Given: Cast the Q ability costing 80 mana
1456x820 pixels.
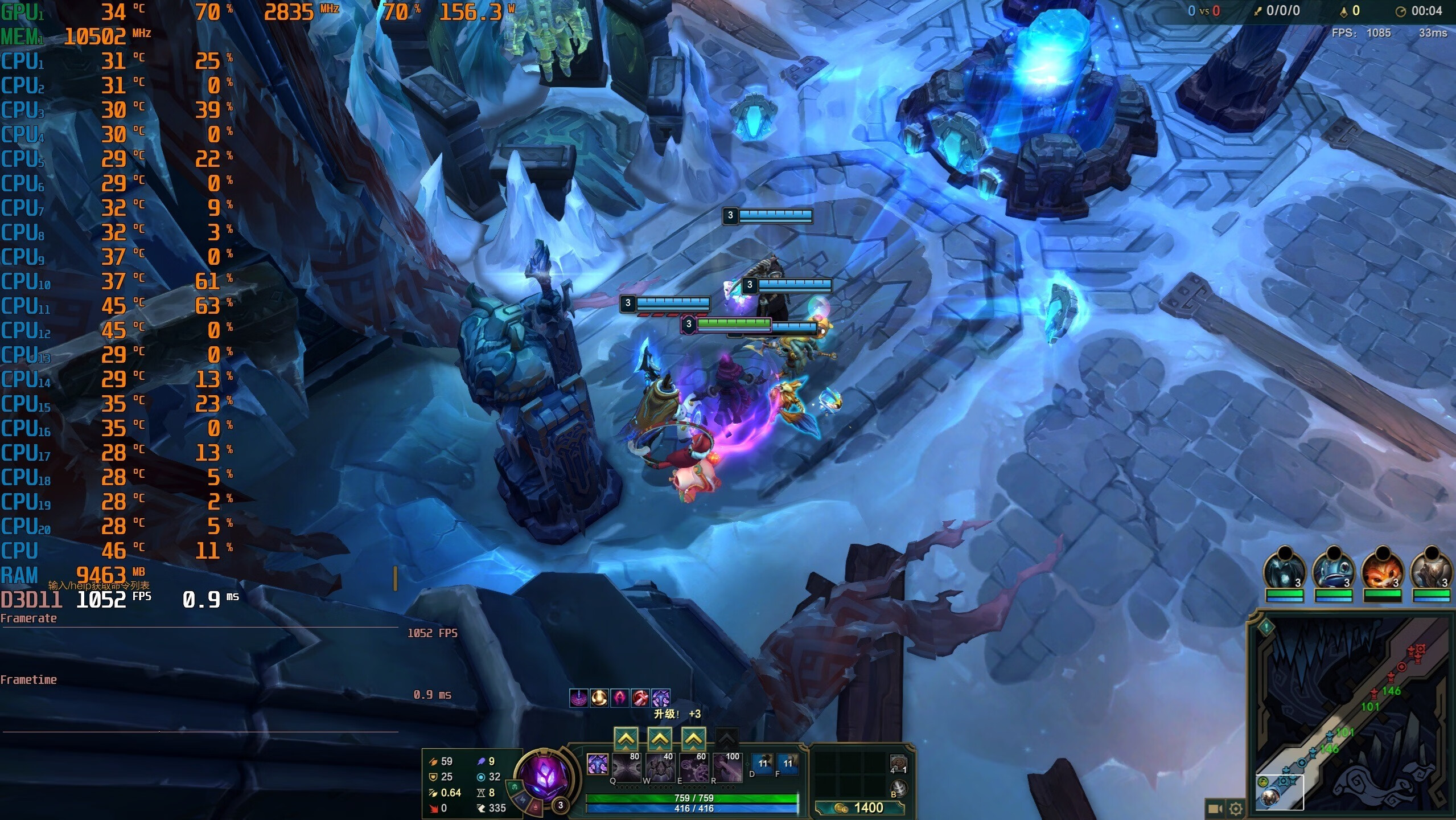Looking at the screenshot, I should pos(626,768).
